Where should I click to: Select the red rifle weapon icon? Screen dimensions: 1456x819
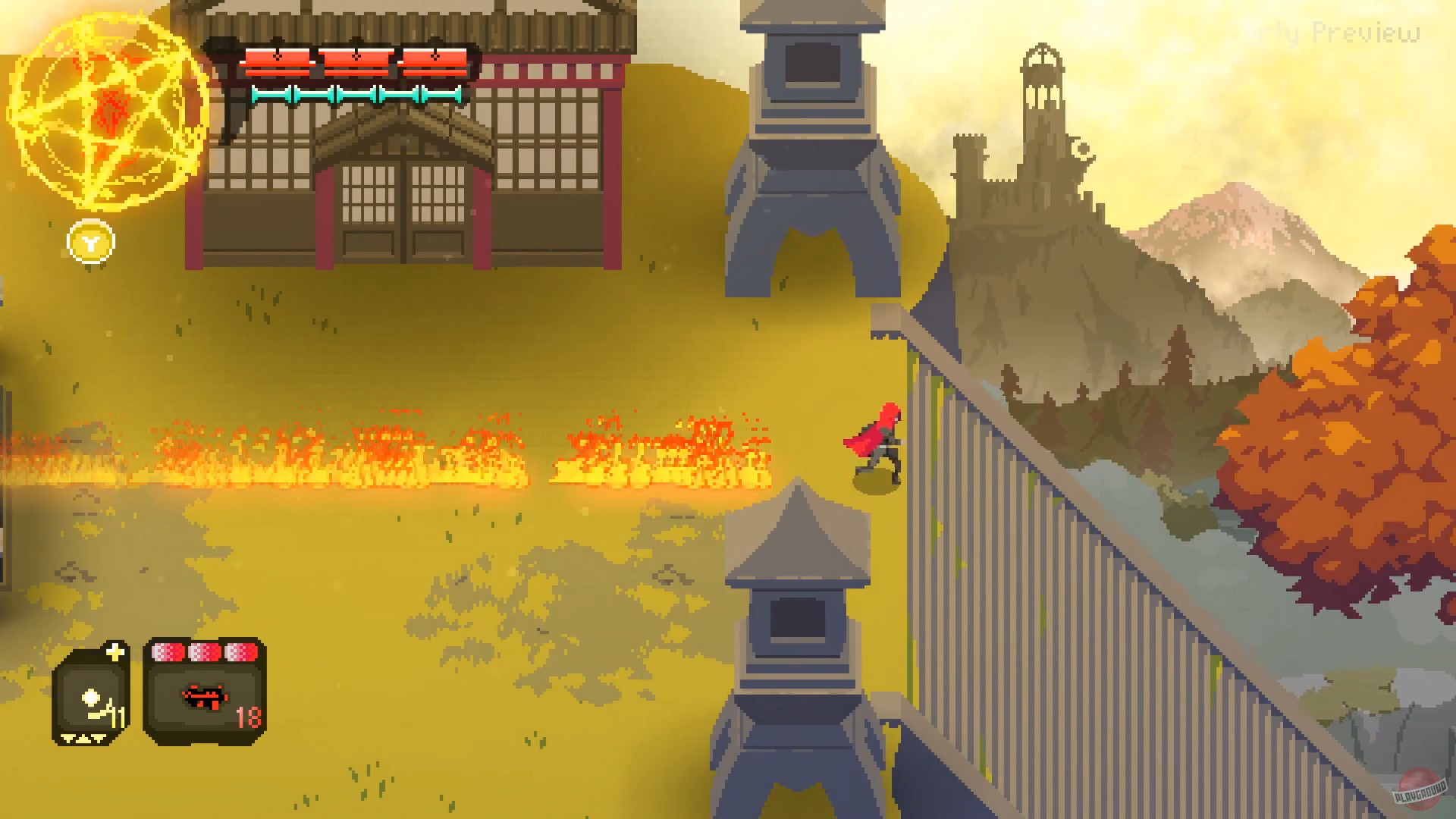click(x=205, y=699)
